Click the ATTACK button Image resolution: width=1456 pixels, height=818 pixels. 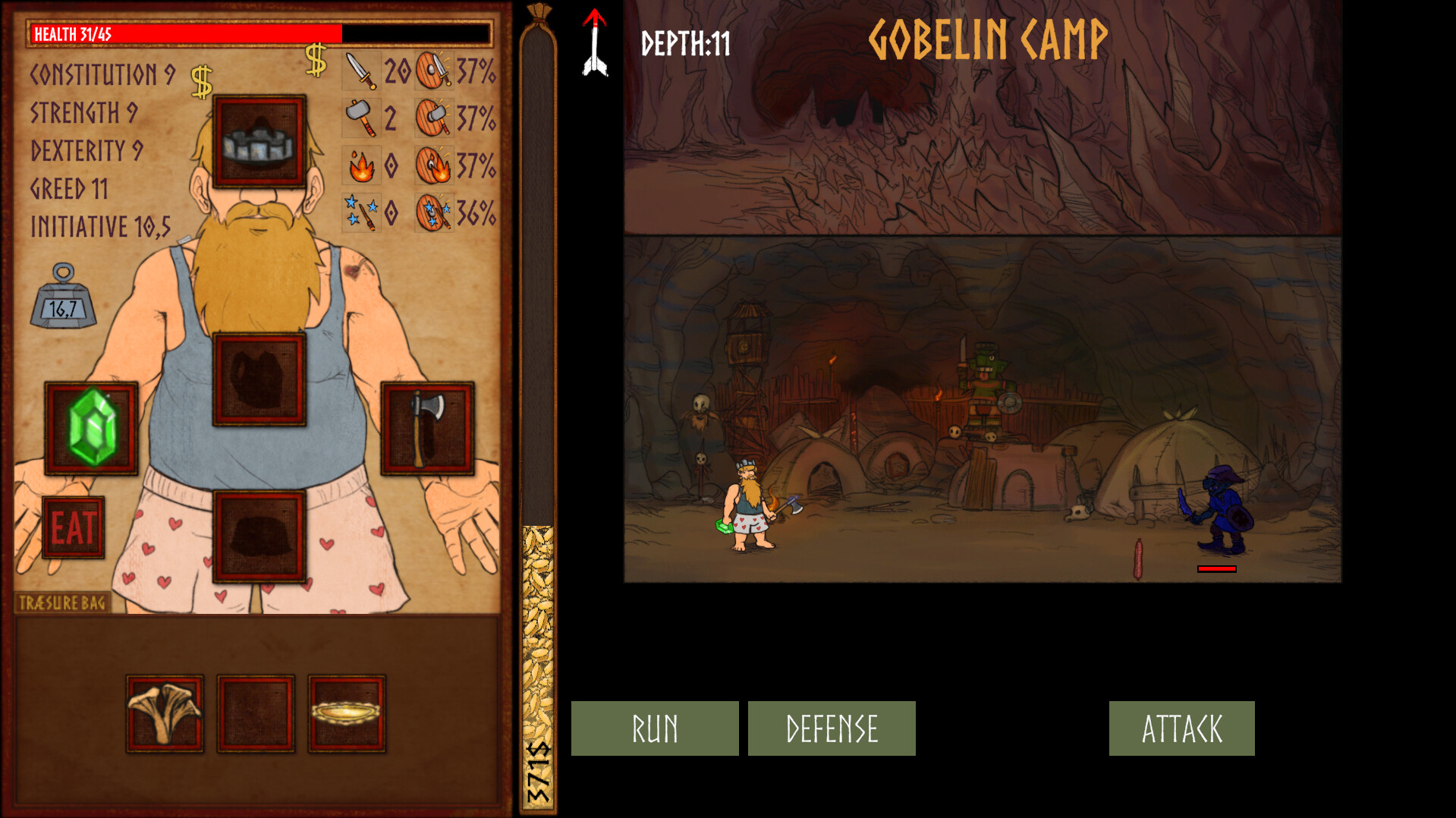point(1181,728)
